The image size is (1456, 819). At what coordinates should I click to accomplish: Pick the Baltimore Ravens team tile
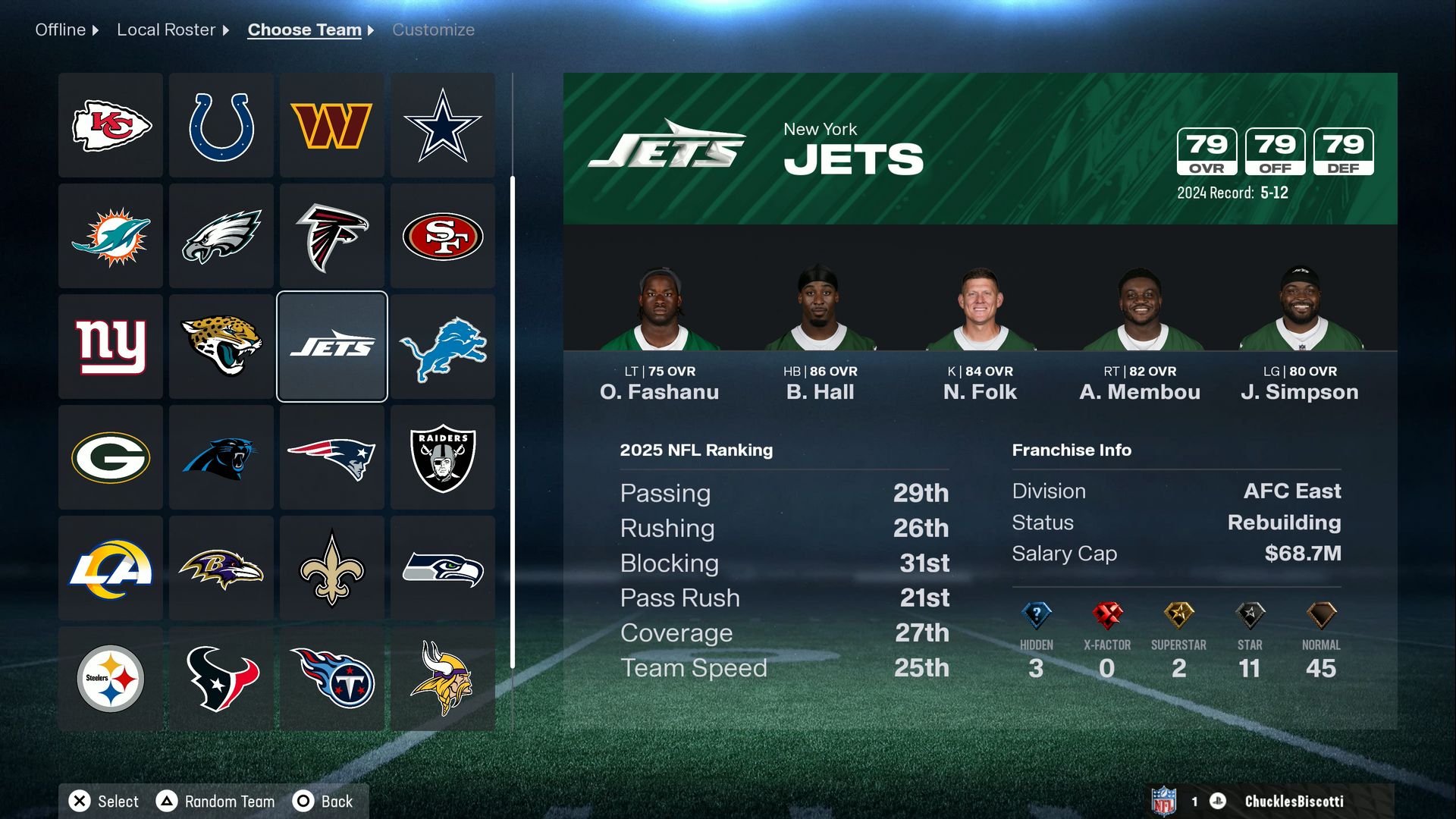point(221,568)
